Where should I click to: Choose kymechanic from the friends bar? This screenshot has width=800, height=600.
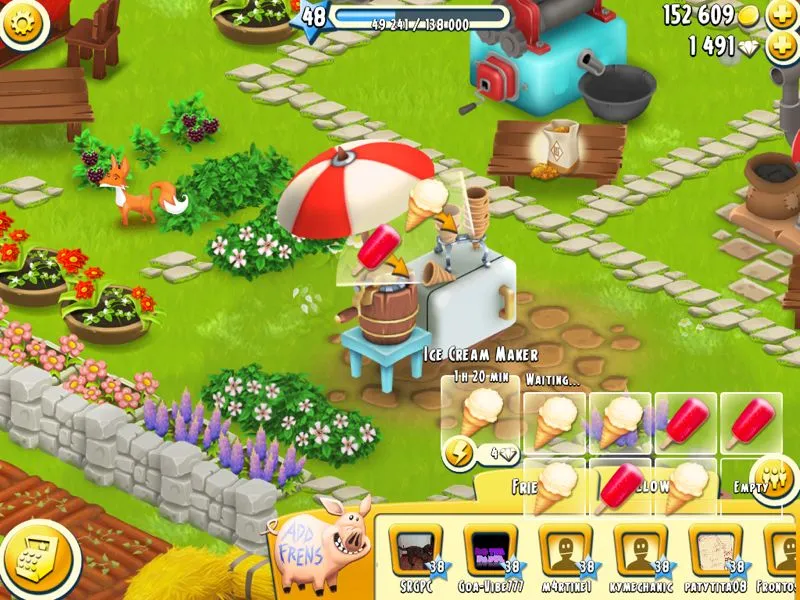point(641,551)
